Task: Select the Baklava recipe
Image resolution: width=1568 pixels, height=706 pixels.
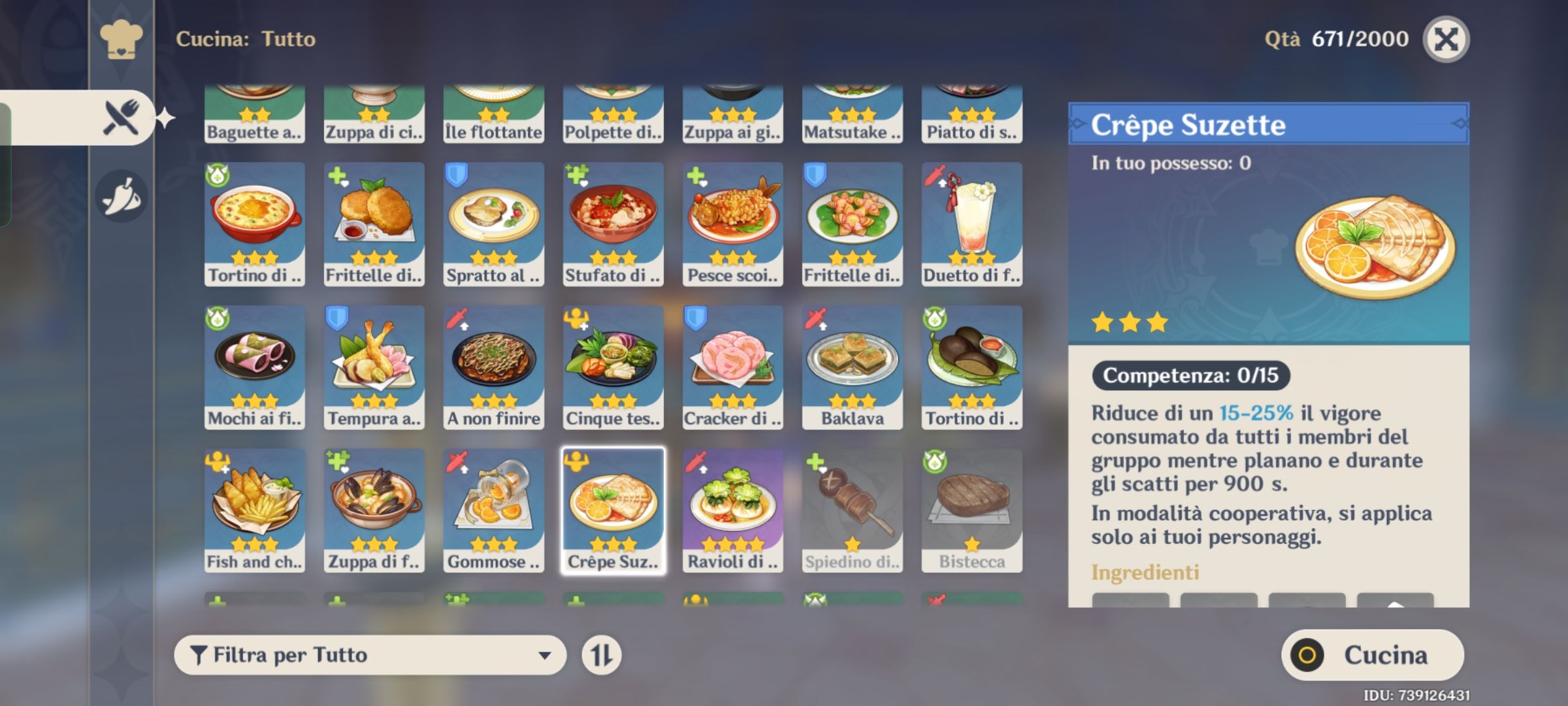Action: 852,366
